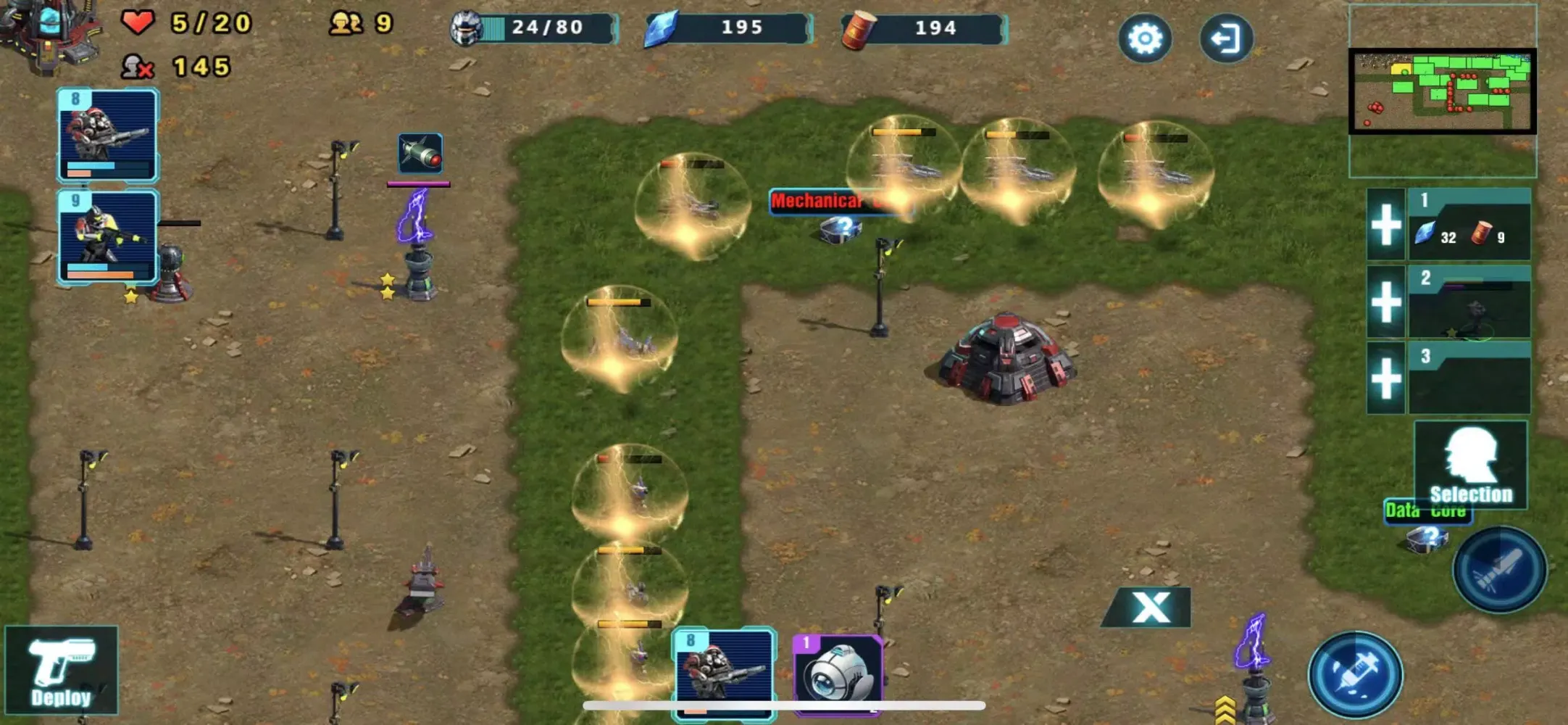The width and height of the screenshot is (1568, 725).
Task: Select the level 9 yellow soldier portrait
Action: pyautogui.click(x=108, y=236)
